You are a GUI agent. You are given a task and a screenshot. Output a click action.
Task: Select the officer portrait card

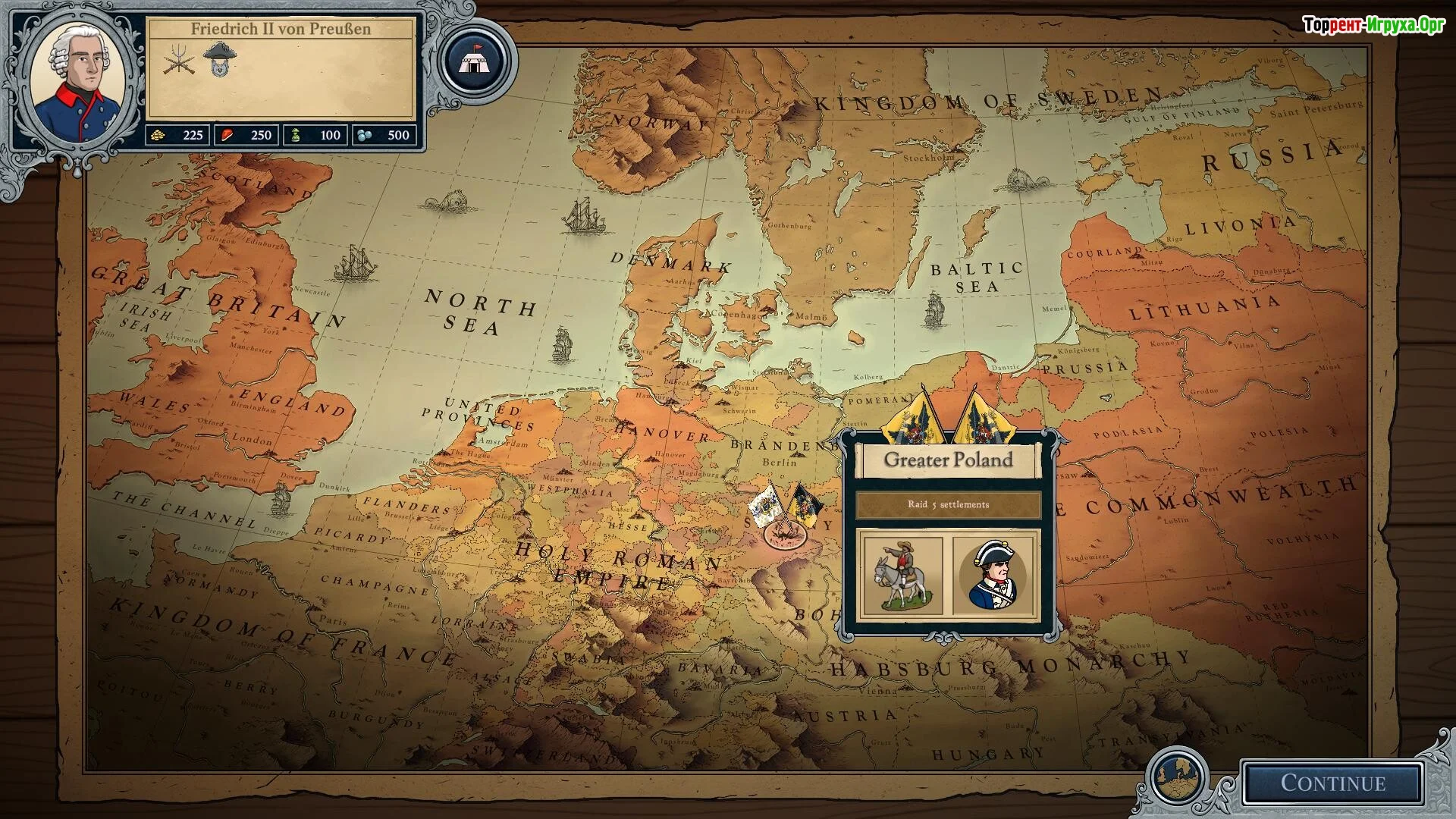tap(993, 576)
